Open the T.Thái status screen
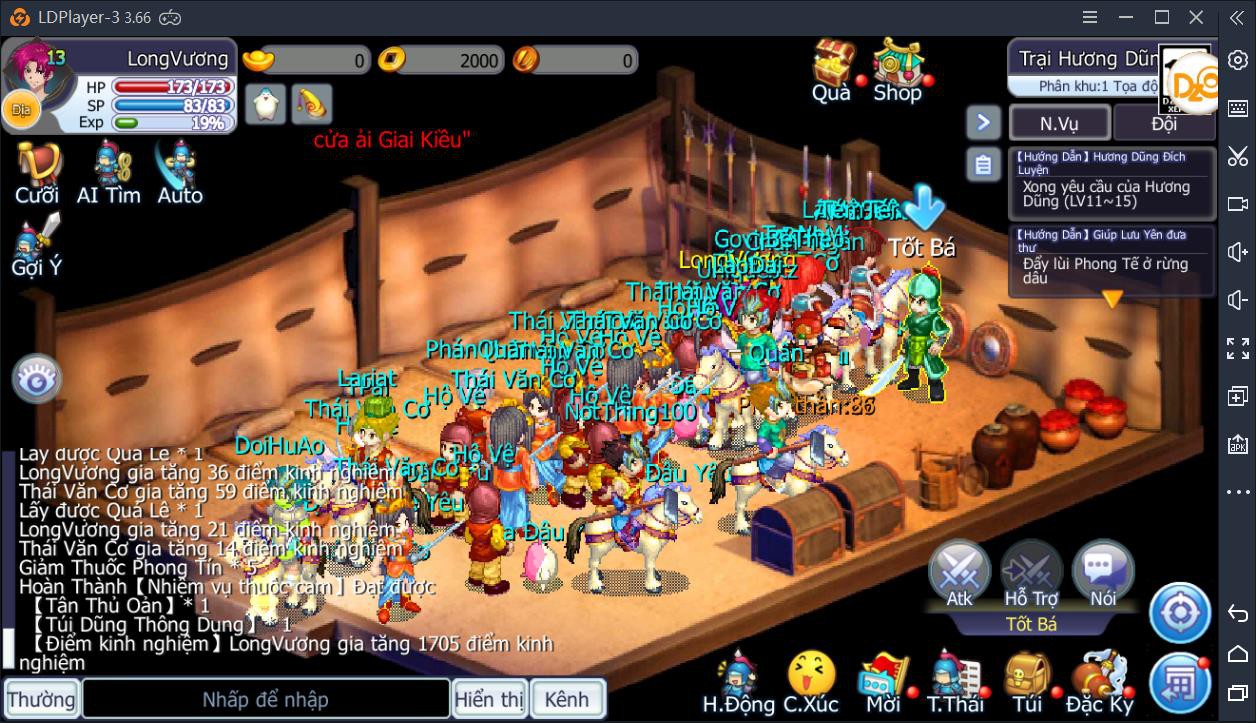This screenshot has height=723, width=1256. [955, 682]
